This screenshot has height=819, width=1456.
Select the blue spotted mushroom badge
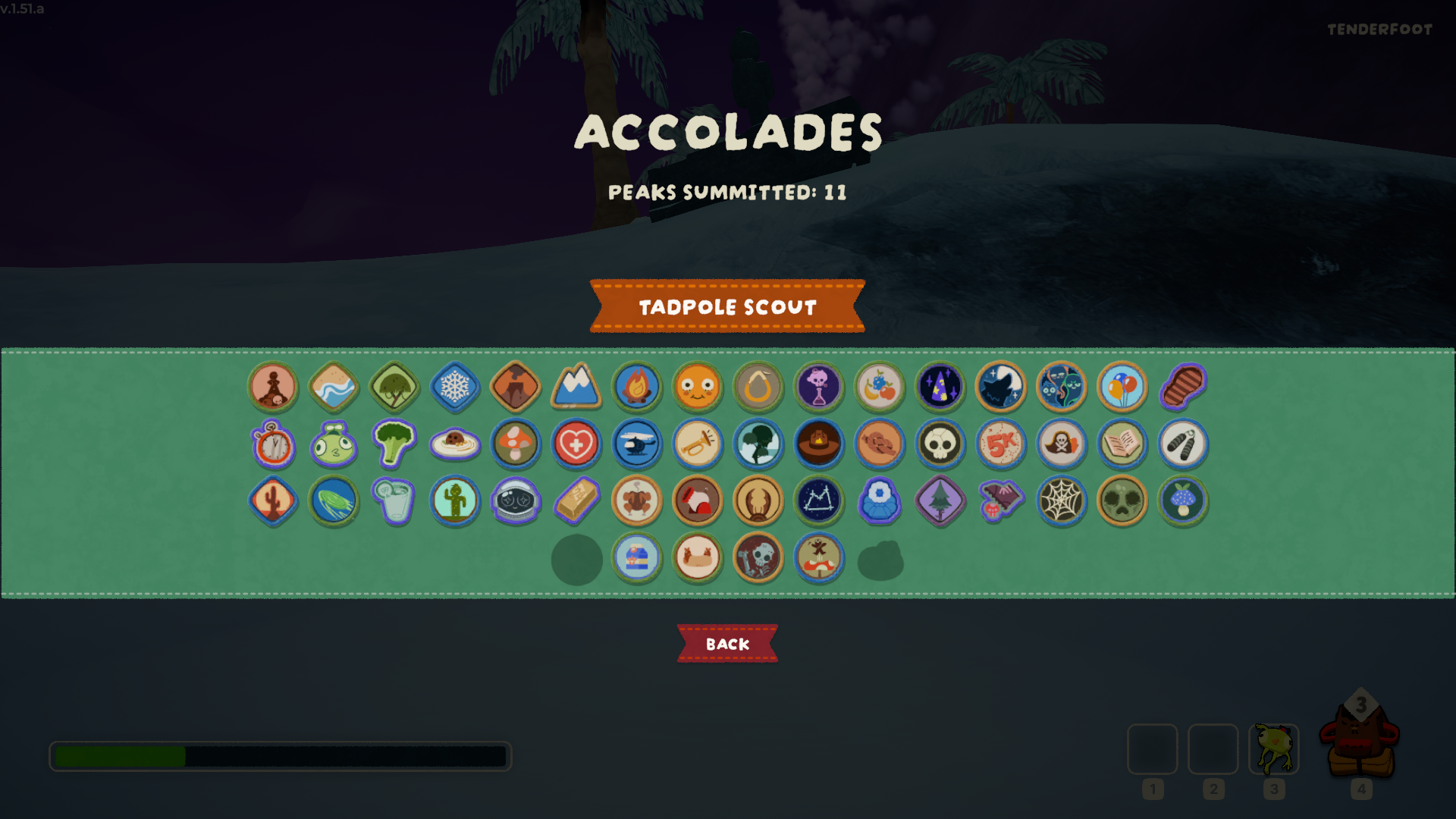[x=1183, y=500]
